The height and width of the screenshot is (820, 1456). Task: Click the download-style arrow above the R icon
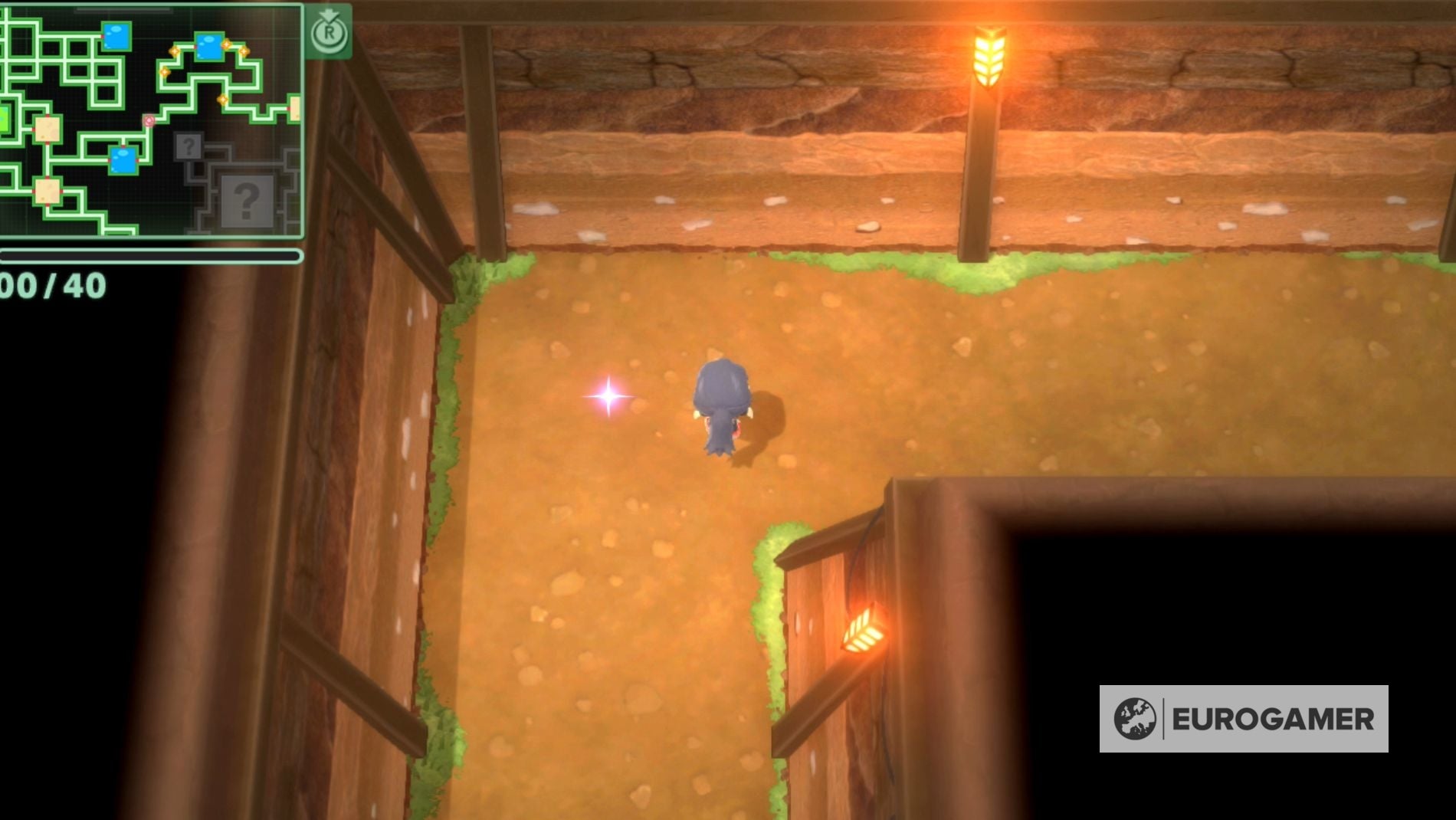[x=327, y=13]
